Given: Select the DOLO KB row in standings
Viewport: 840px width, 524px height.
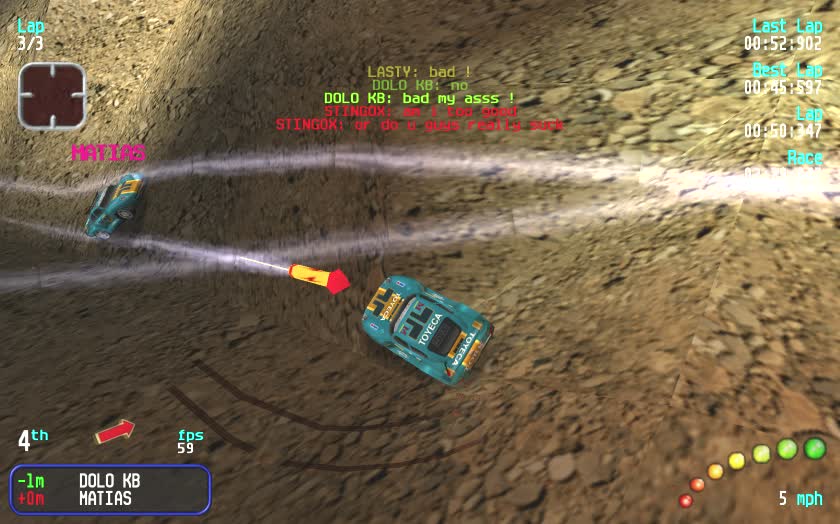Looking at the screenshot, I should tap(109, 480).
